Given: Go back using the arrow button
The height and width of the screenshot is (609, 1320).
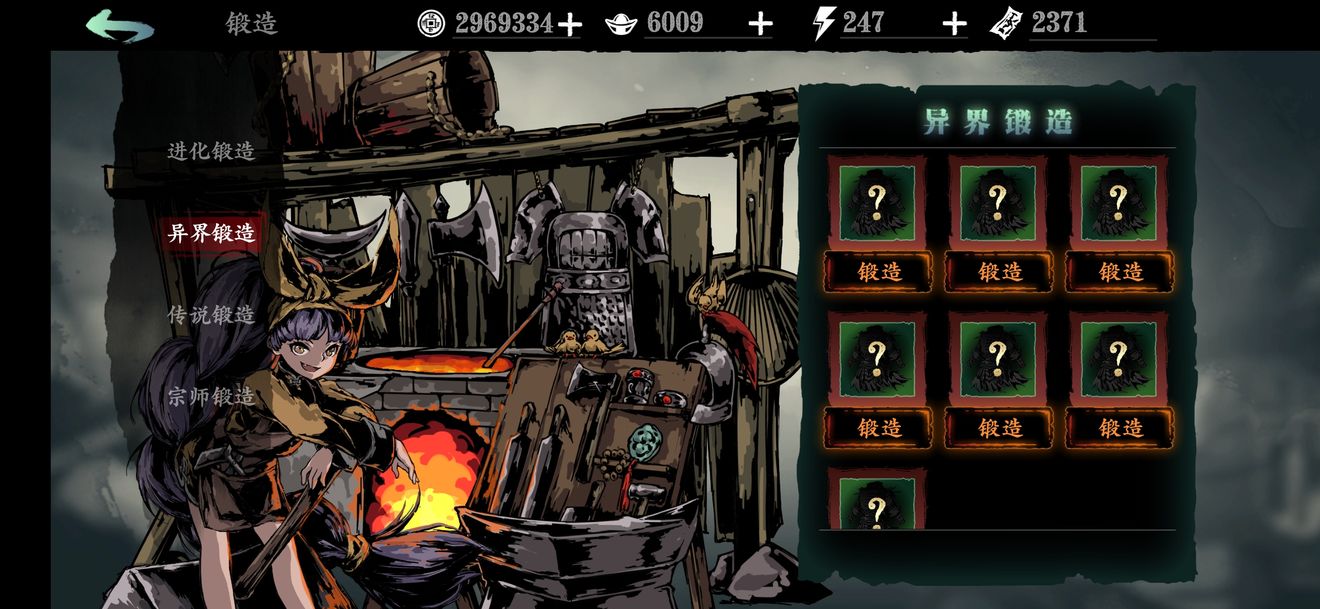Looking at the screenshot, I should coord(119,25).
